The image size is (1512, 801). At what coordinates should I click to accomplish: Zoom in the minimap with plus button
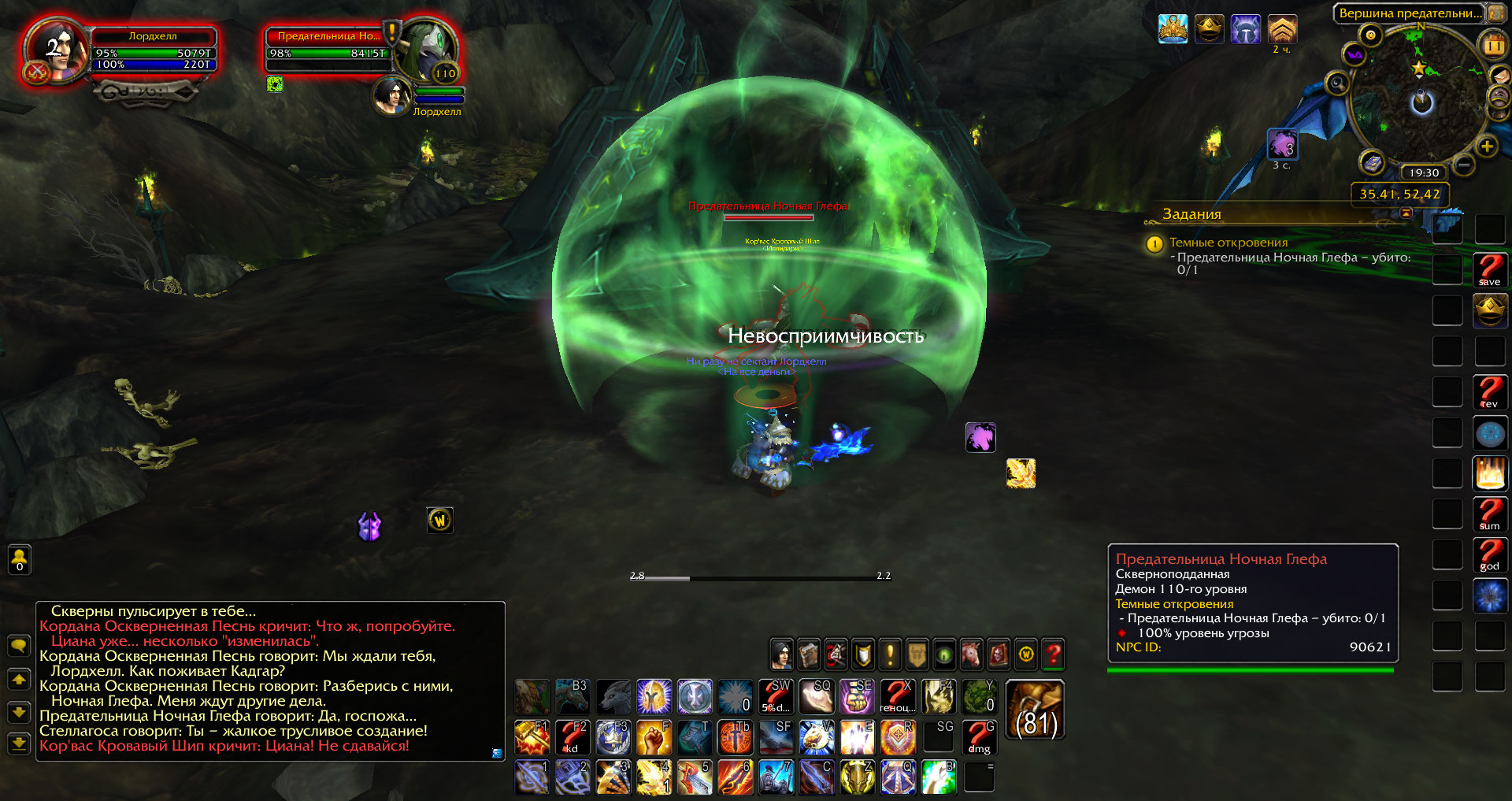click(x=1486, y=146)
